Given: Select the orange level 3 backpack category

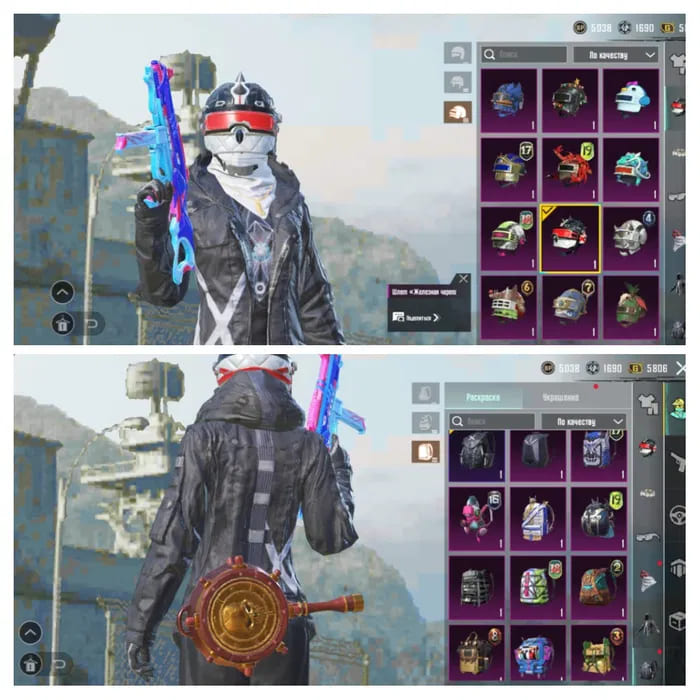Looking at the screenshot, I should [x=427, y=452].
